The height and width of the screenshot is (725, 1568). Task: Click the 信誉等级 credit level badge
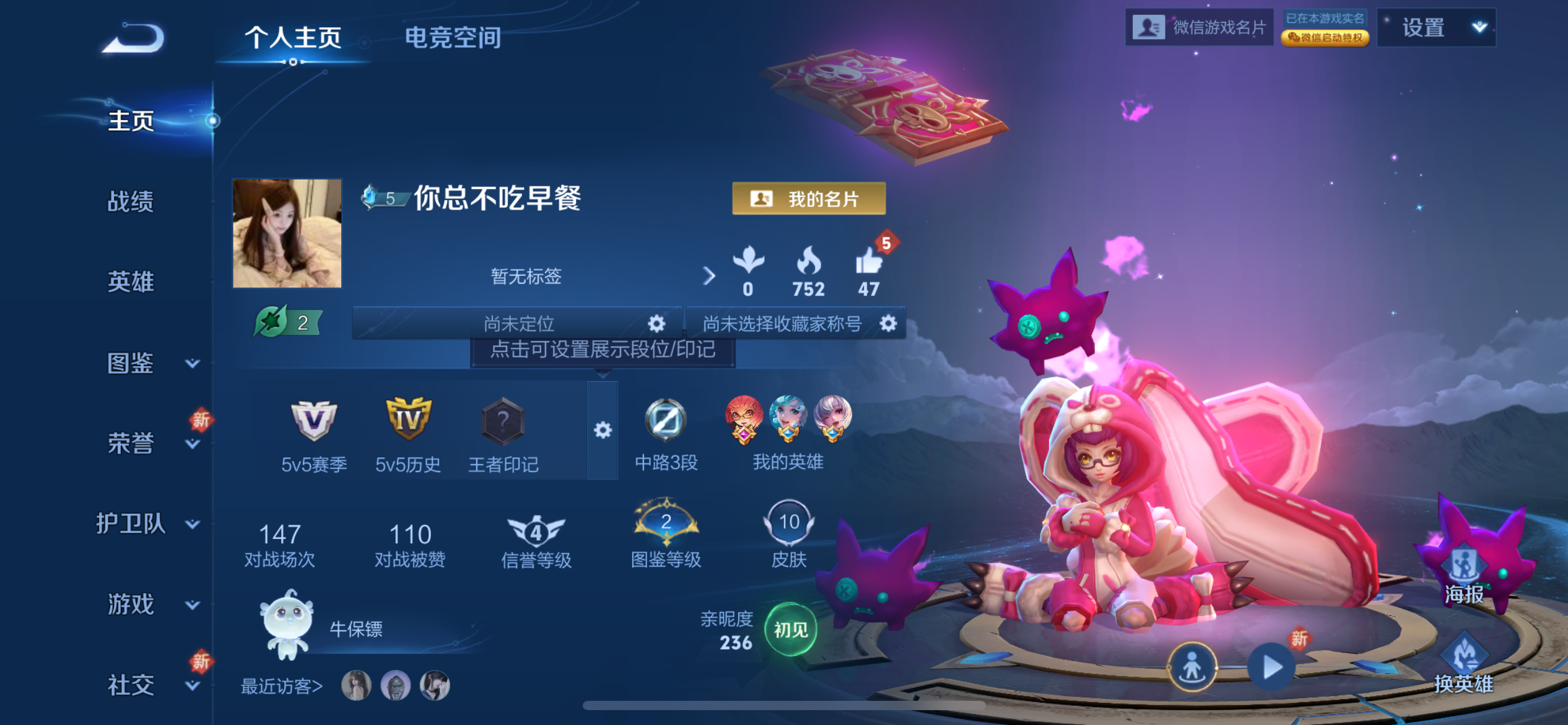(x=538, y=530)
